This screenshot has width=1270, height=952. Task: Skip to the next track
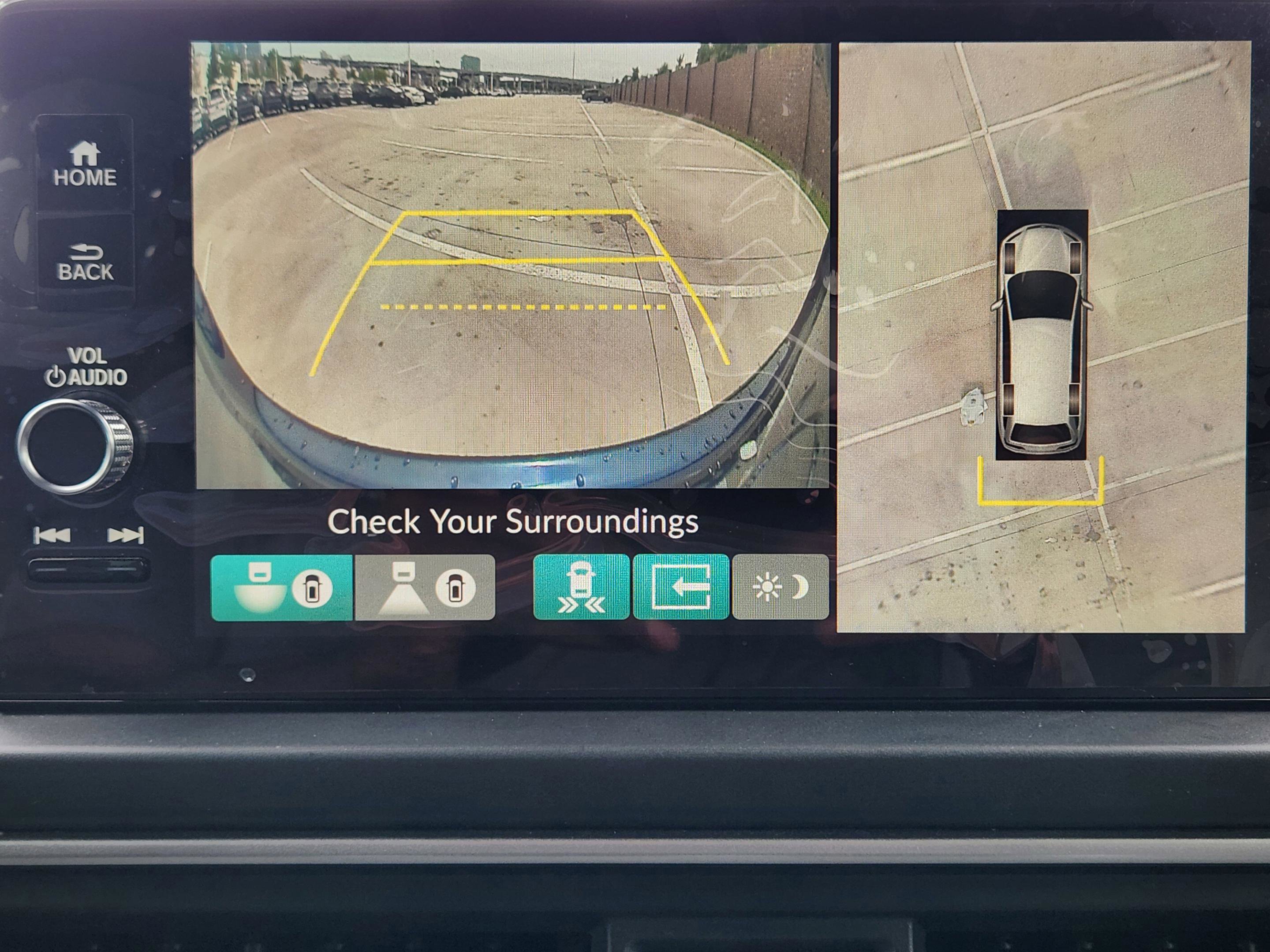pos(126,535)
